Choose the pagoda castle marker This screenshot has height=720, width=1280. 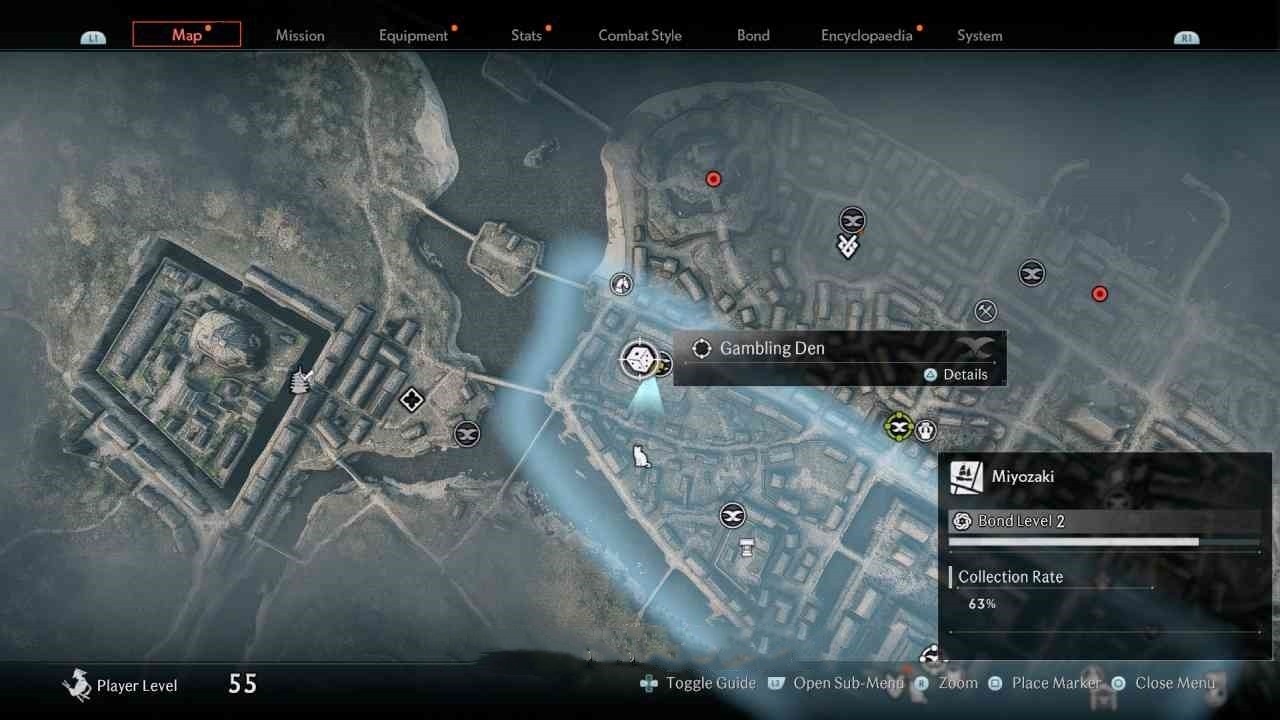pyautogui.click(x=300, y=380)
